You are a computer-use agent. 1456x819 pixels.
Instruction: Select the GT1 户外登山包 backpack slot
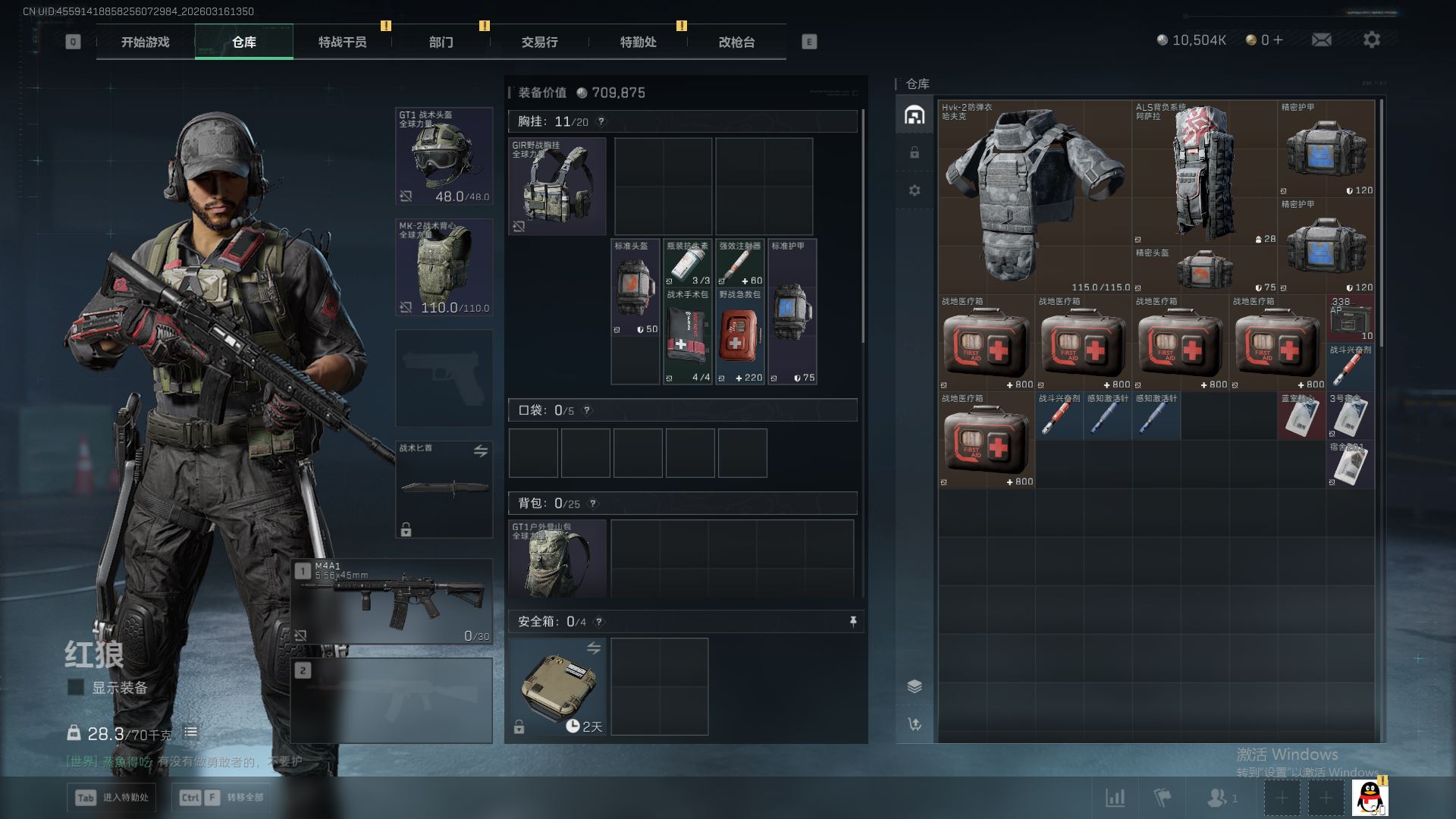tap(557, 557)
